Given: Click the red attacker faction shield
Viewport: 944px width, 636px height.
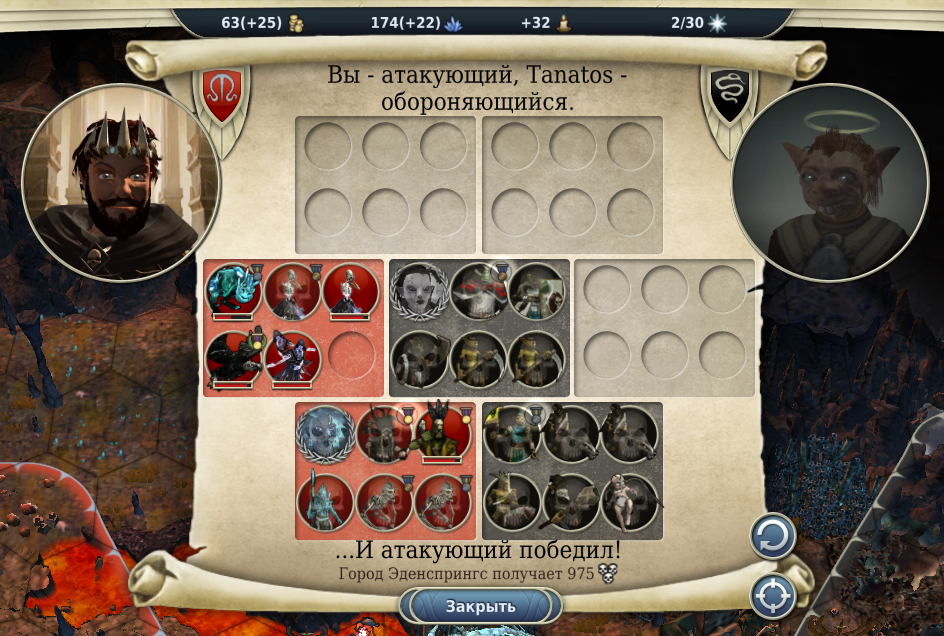Looking at the screenshot, I should (x=222, y=93).
